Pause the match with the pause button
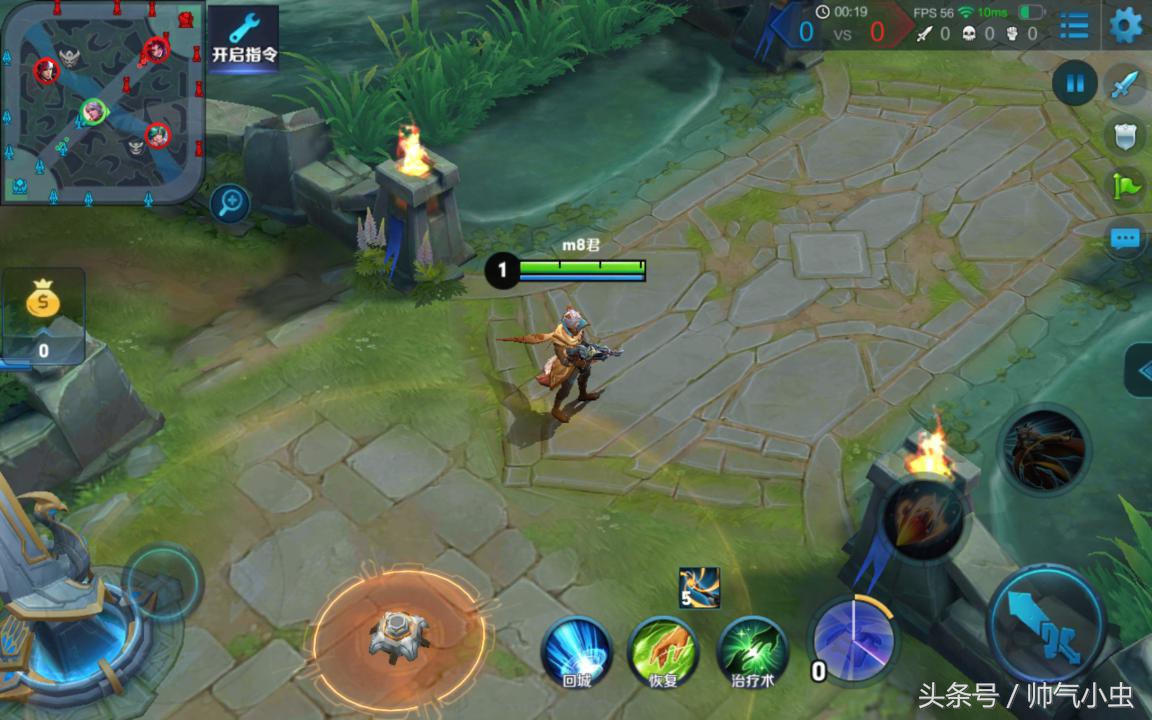1152x720 pixels. click(1075, 84)
